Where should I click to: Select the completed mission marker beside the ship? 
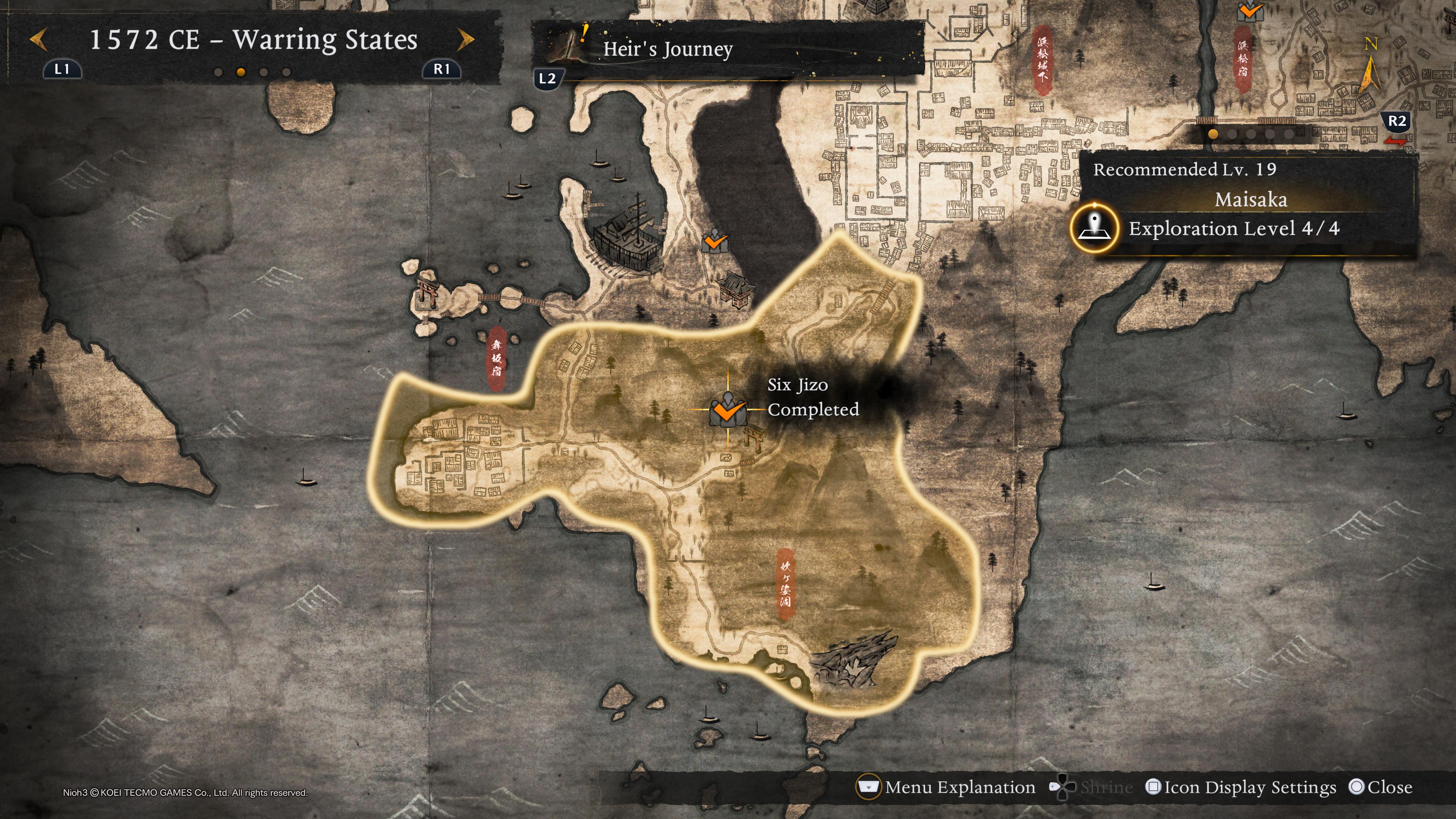[x=715, y=243]
